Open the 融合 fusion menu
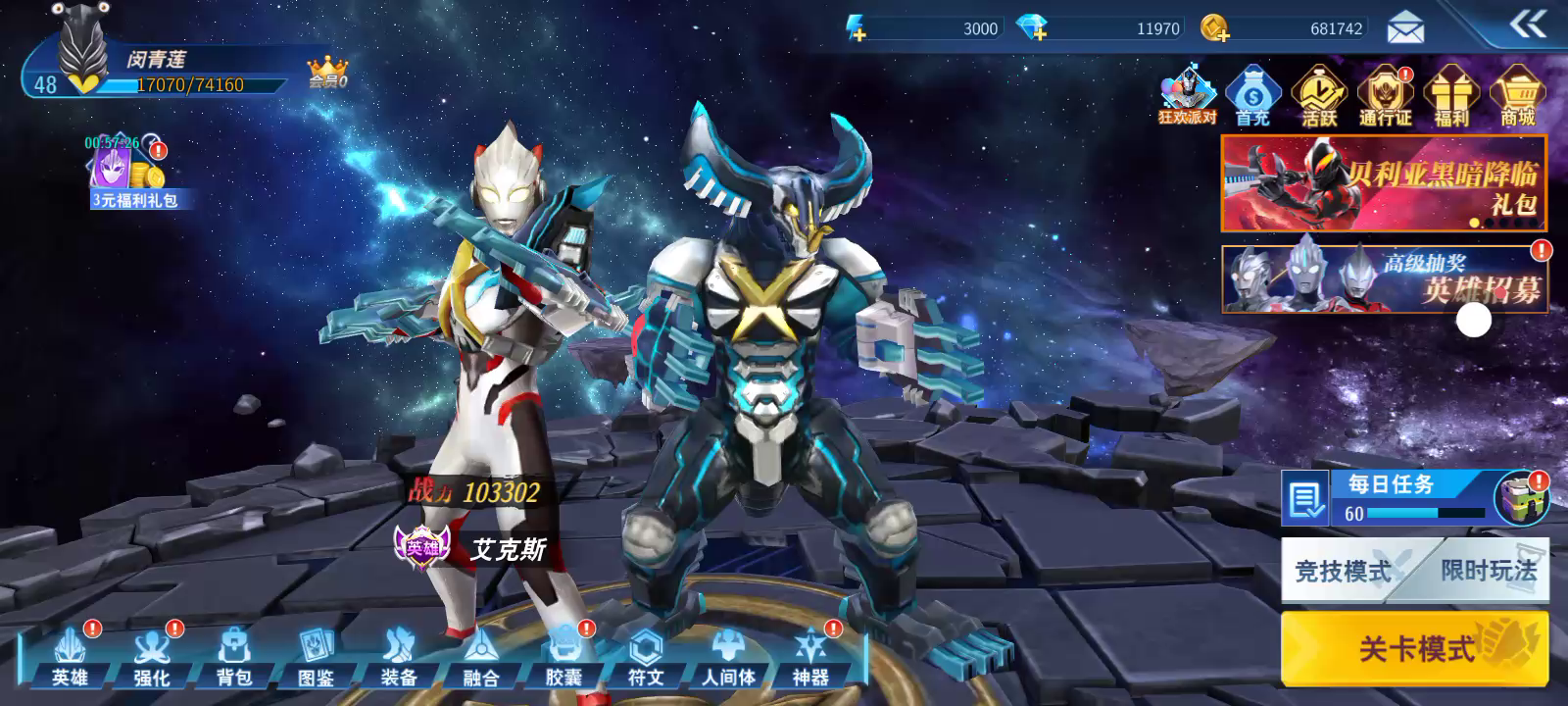1568x706 pixels. tap(481, 657)
